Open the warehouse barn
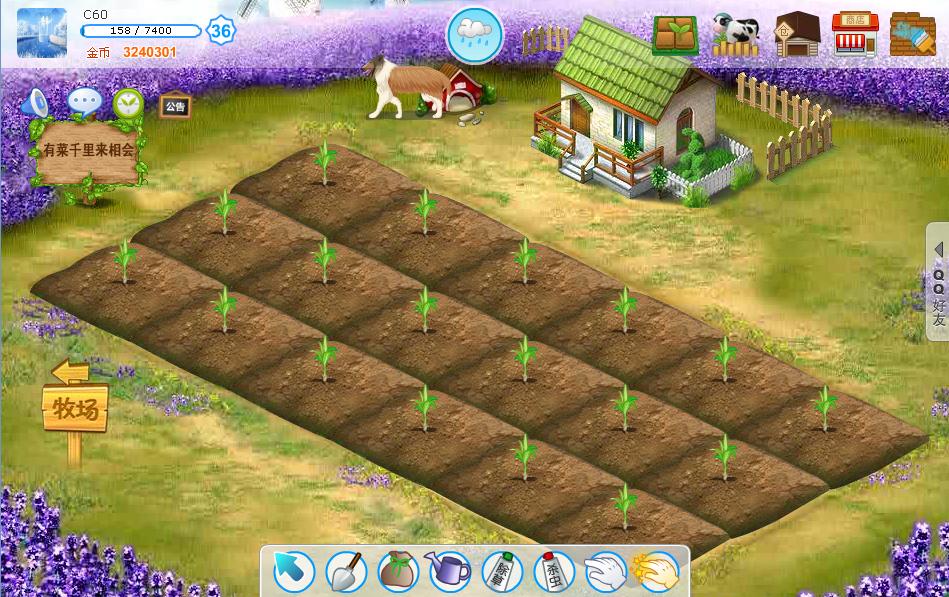Viewport: 949px width, 597px height. 797,35
